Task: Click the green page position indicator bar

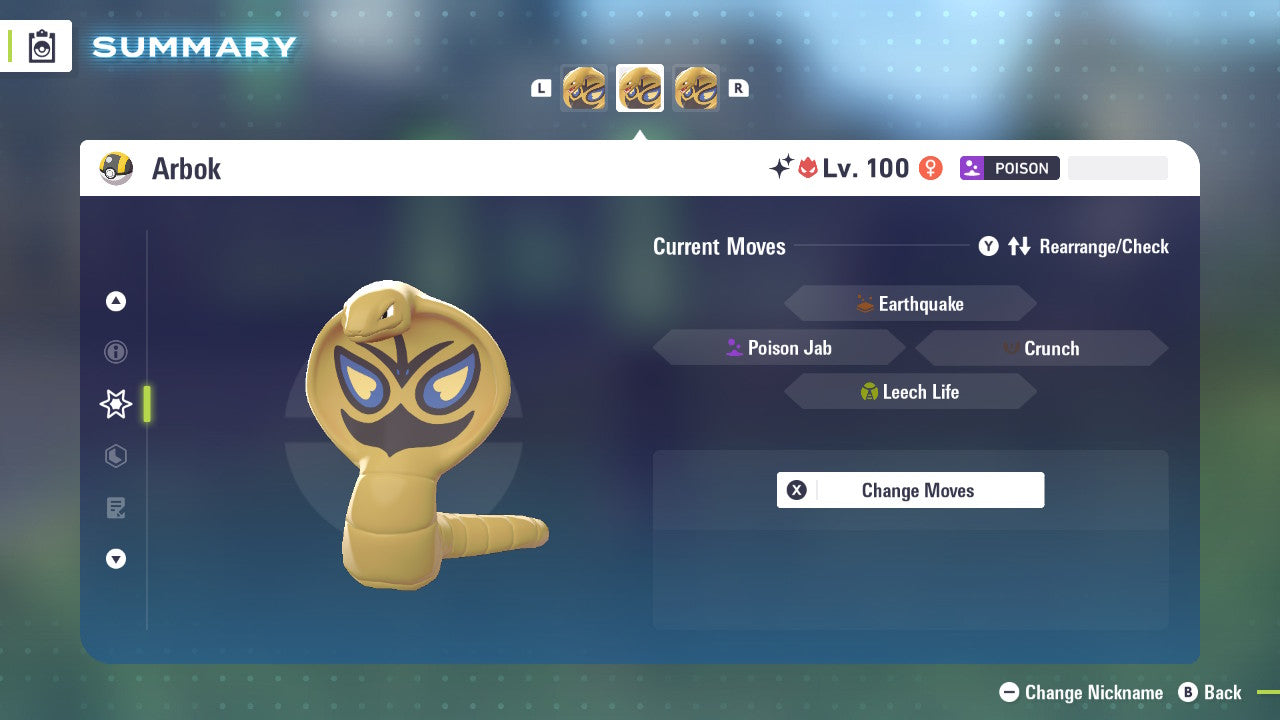Action: click(x=145, y=404)
